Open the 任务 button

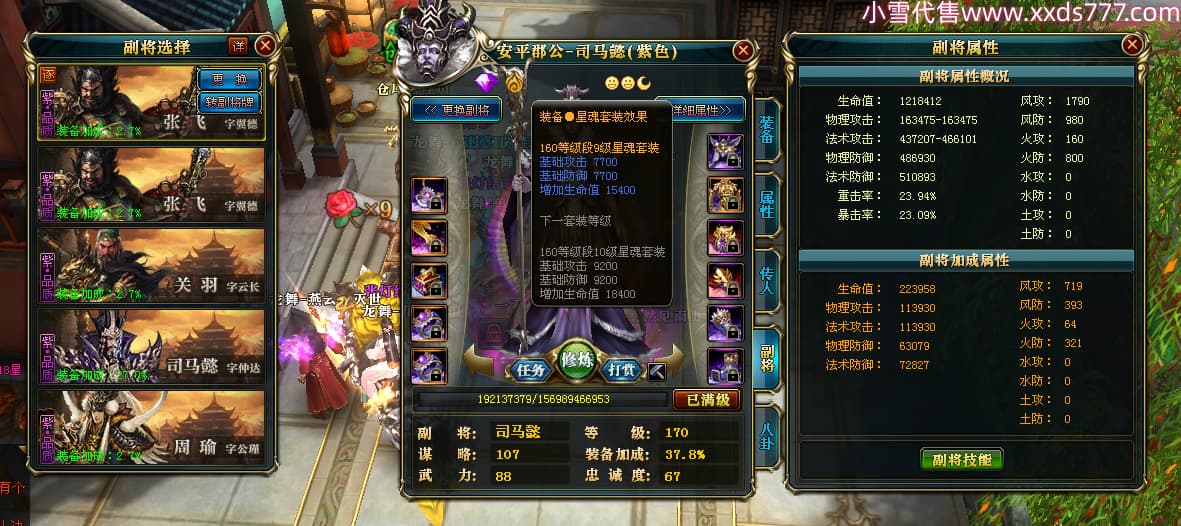tap(531, 370)
